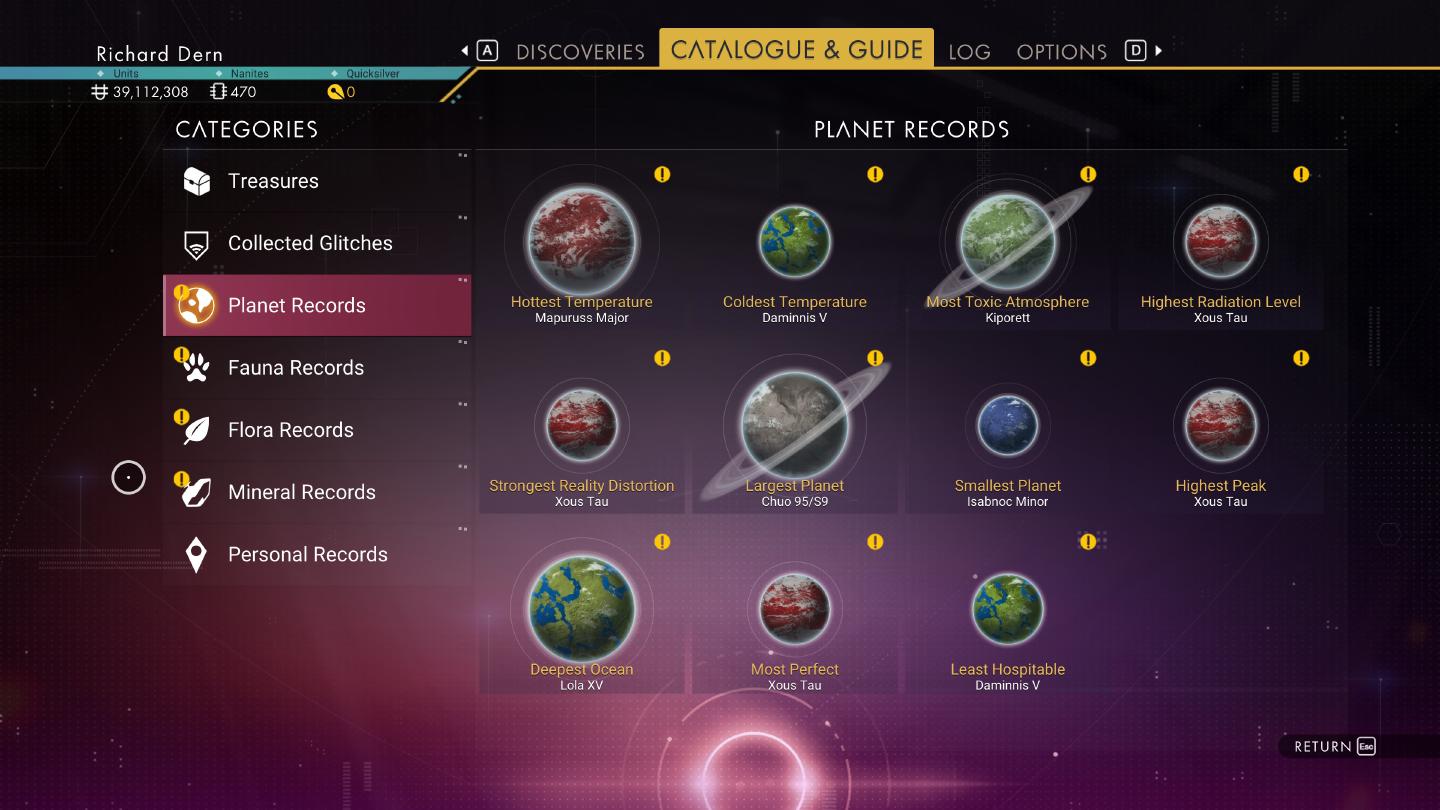Click the left arrow beside Discoveries
The width and height of the screenshot is (1440, 810).
(x=464, y=48)
